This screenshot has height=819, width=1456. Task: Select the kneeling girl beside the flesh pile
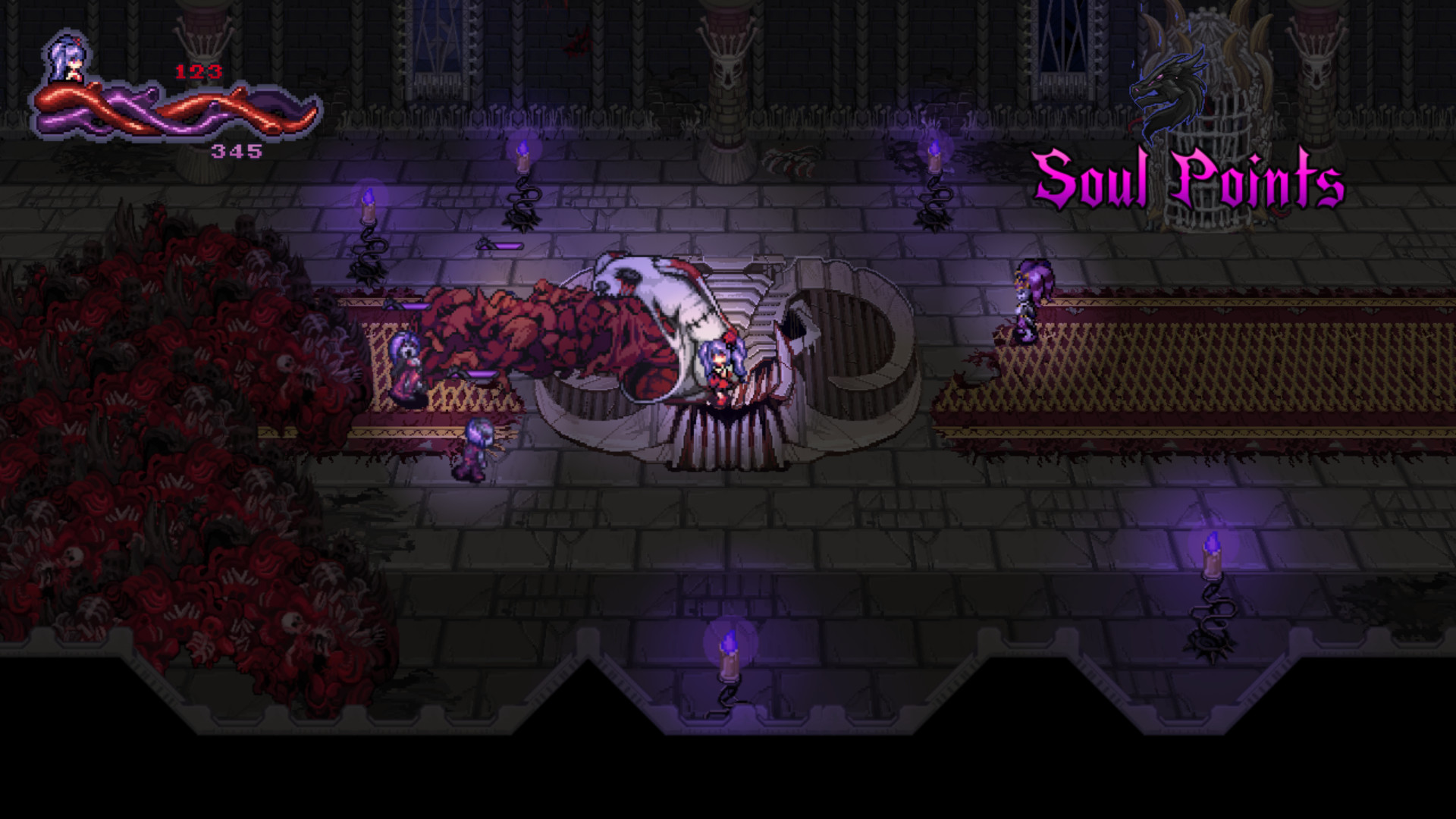[406, 364]
